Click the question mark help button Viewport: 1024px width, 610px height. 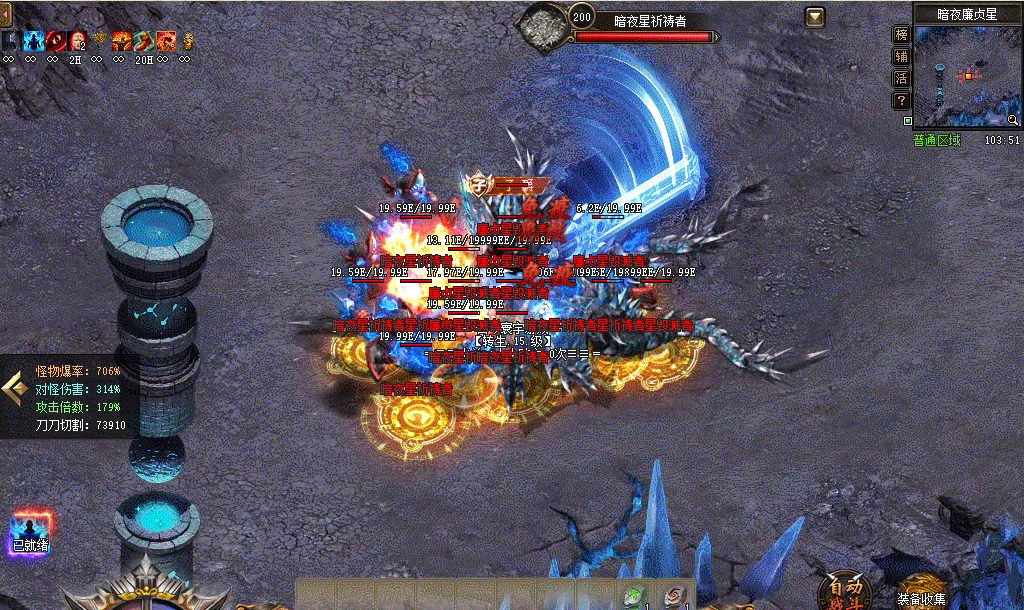[901, 101]
